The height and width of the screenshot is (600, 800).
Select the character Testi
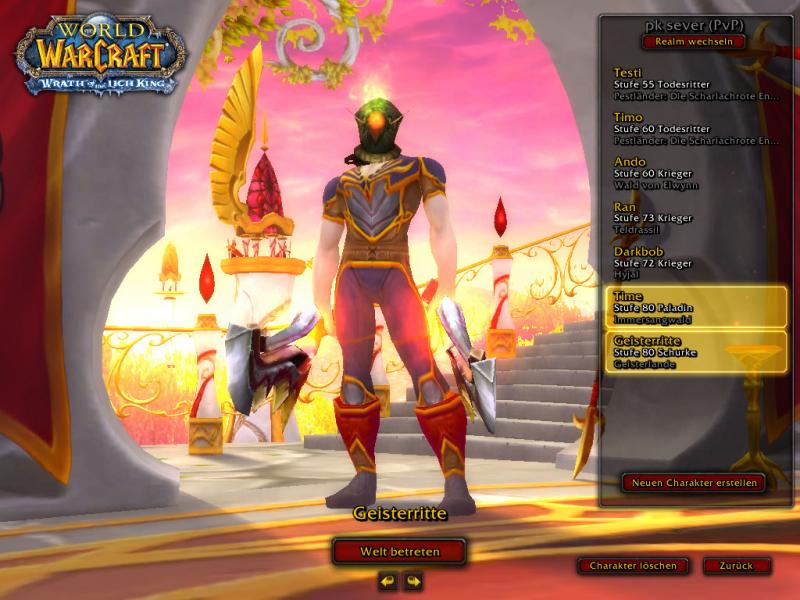pos(694,86)
